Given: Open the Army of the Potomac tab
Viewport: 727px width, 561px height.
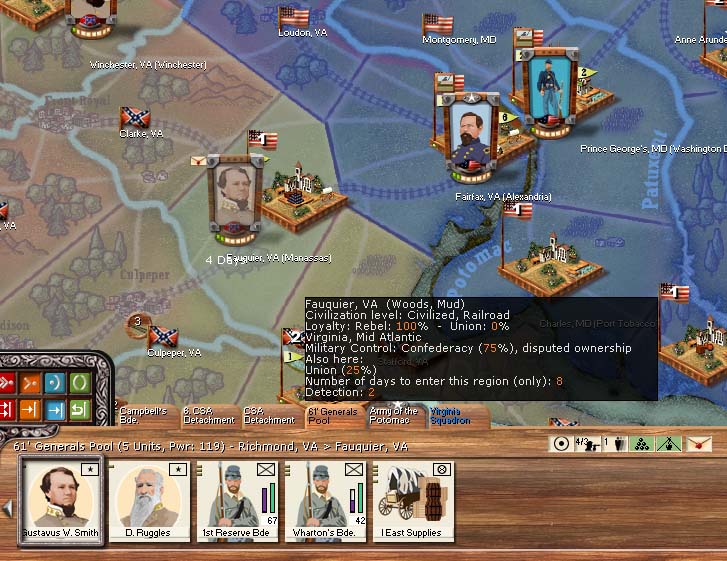Looking at the screenshot, I should pyautogui.click(x=394, y=416).
